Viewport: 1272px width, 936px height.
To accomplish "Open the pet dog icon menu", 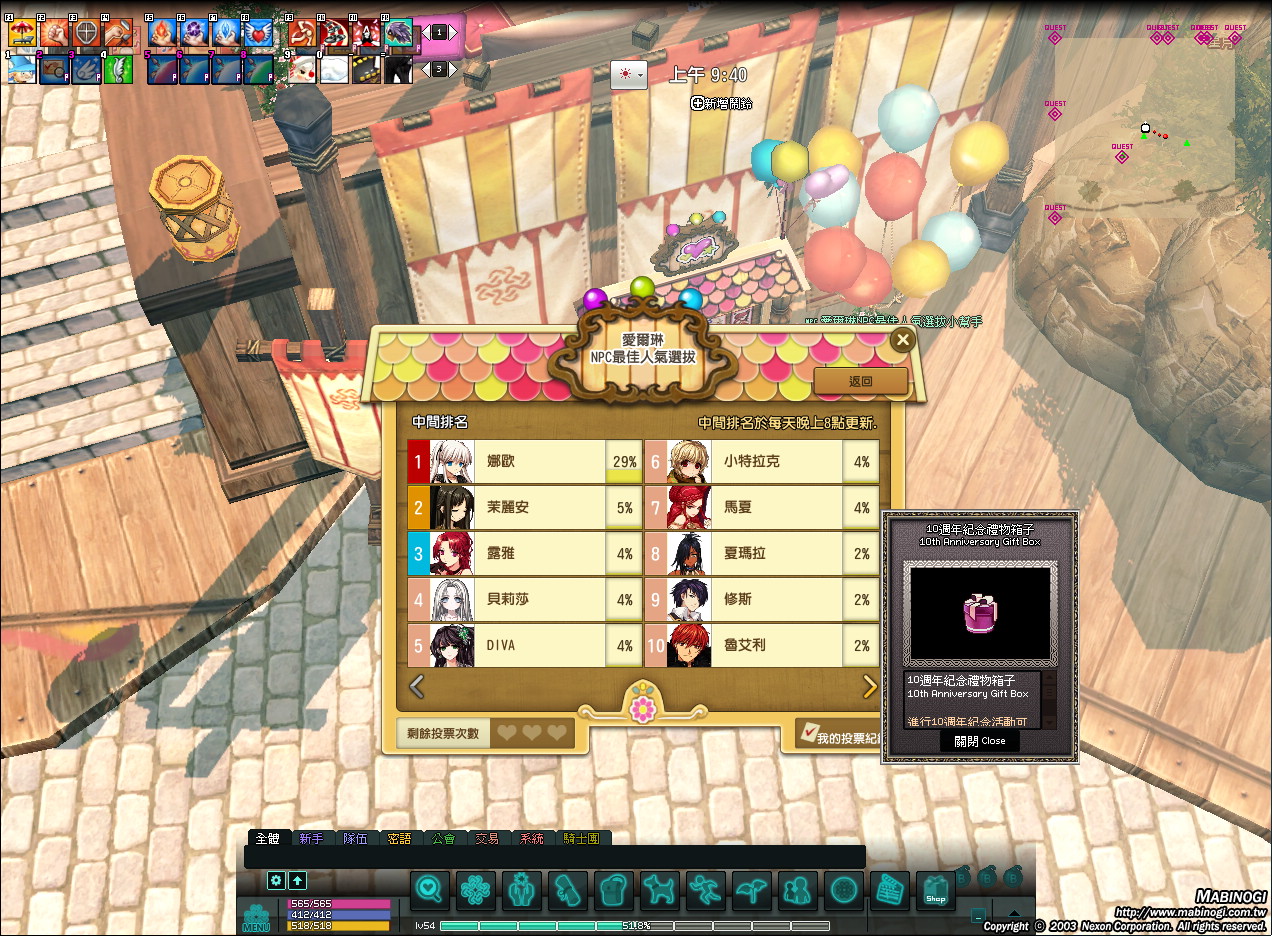I will [x=659, y=889].
